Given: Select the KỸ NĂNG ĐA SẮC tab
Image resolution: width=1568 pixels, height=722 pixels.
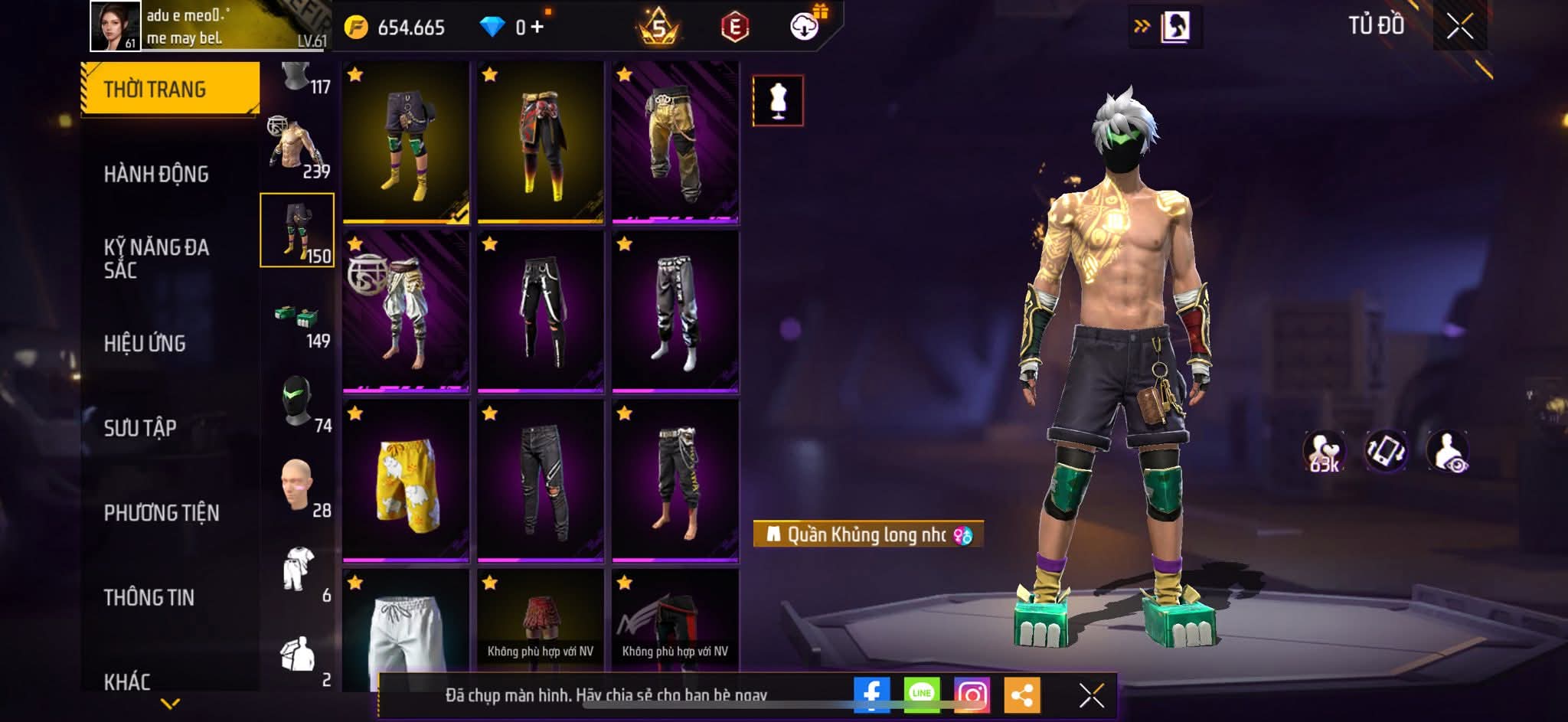Looking at the screenshot, I should (x=156, y=258).
